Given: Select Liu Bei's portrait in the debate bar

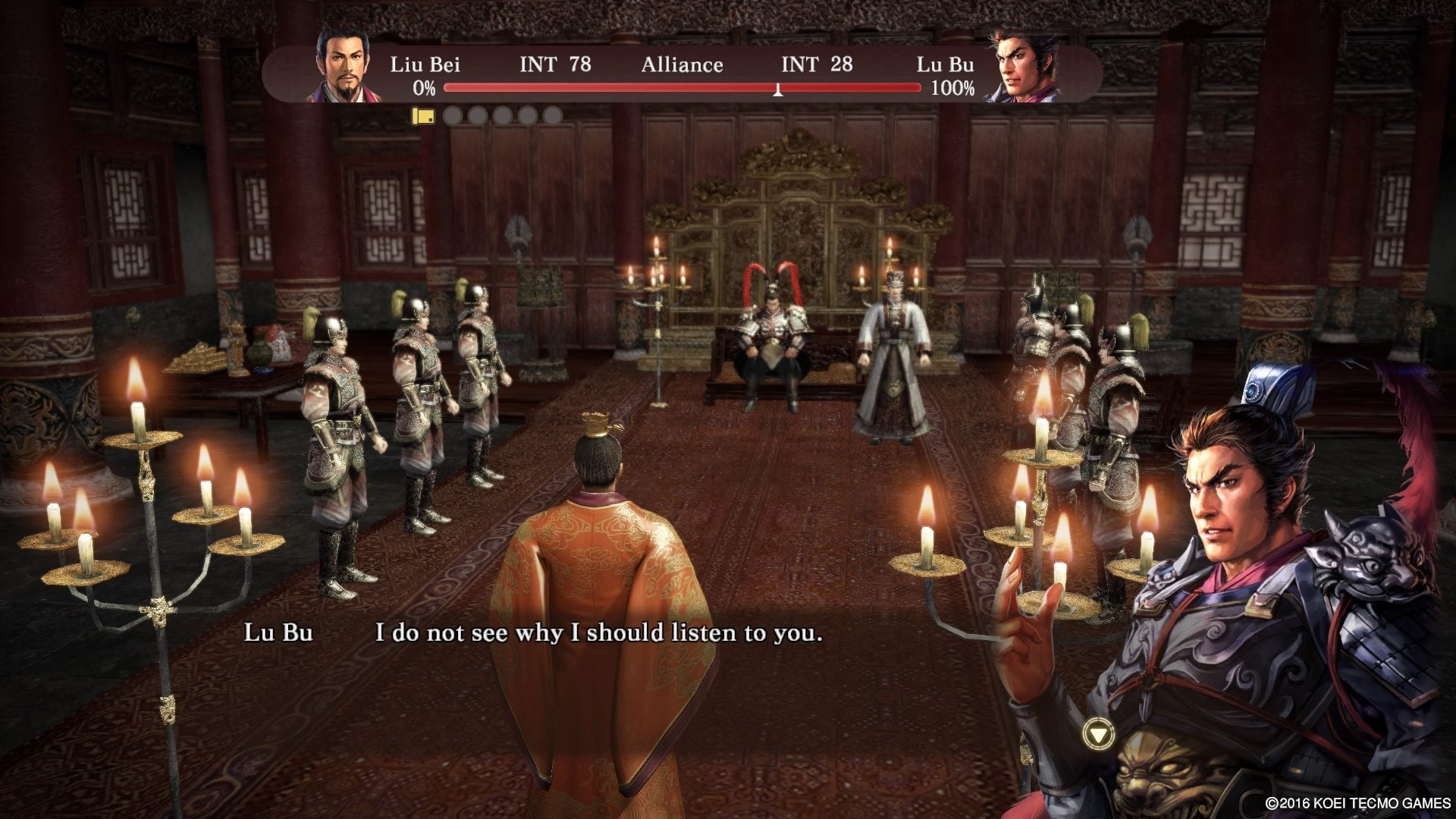Looking at the screenshot, I should (342, 67).
